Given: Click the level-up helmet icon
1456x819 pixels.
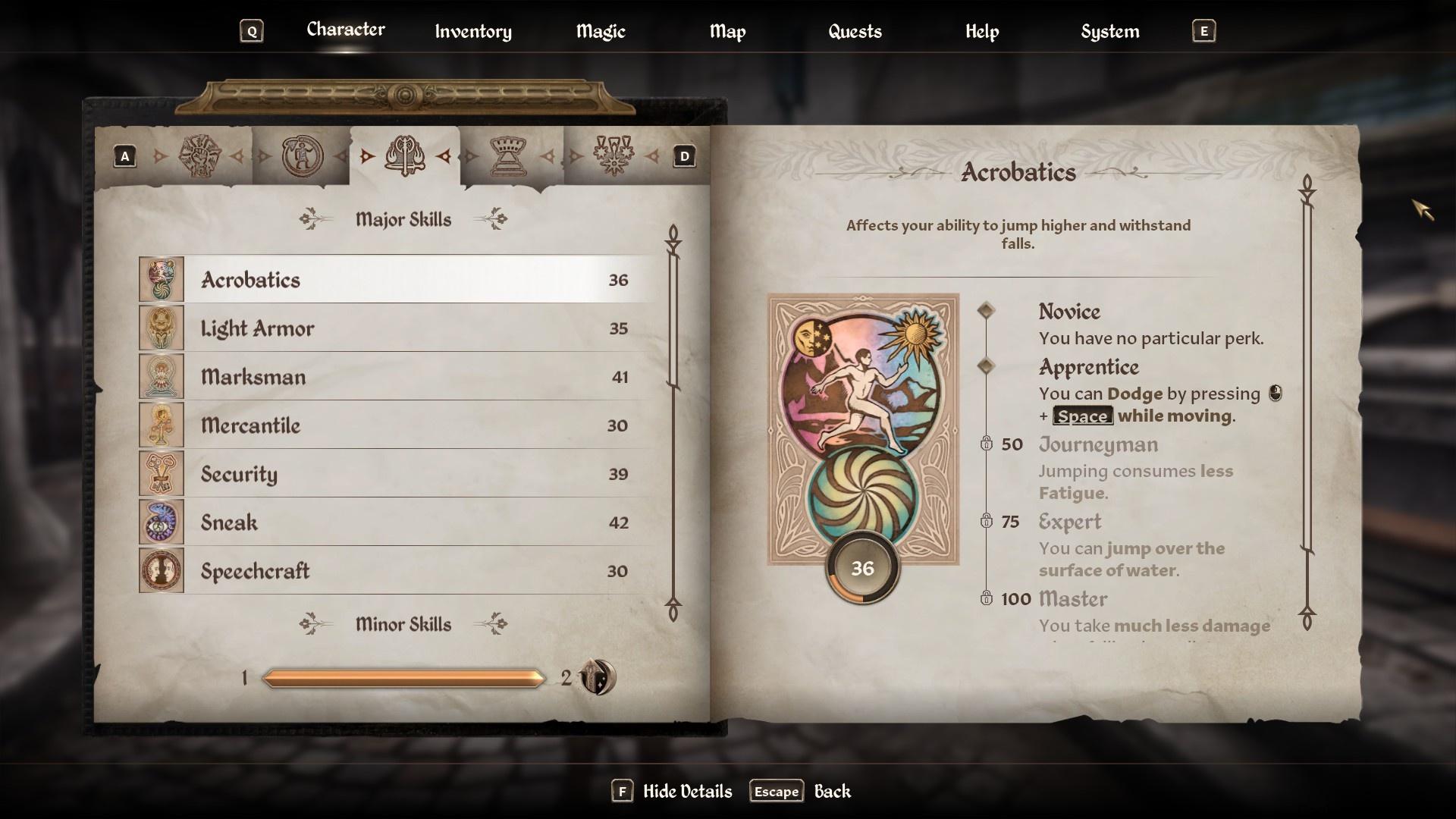Looking at the screenshot, I should click(x=598, y=677).
